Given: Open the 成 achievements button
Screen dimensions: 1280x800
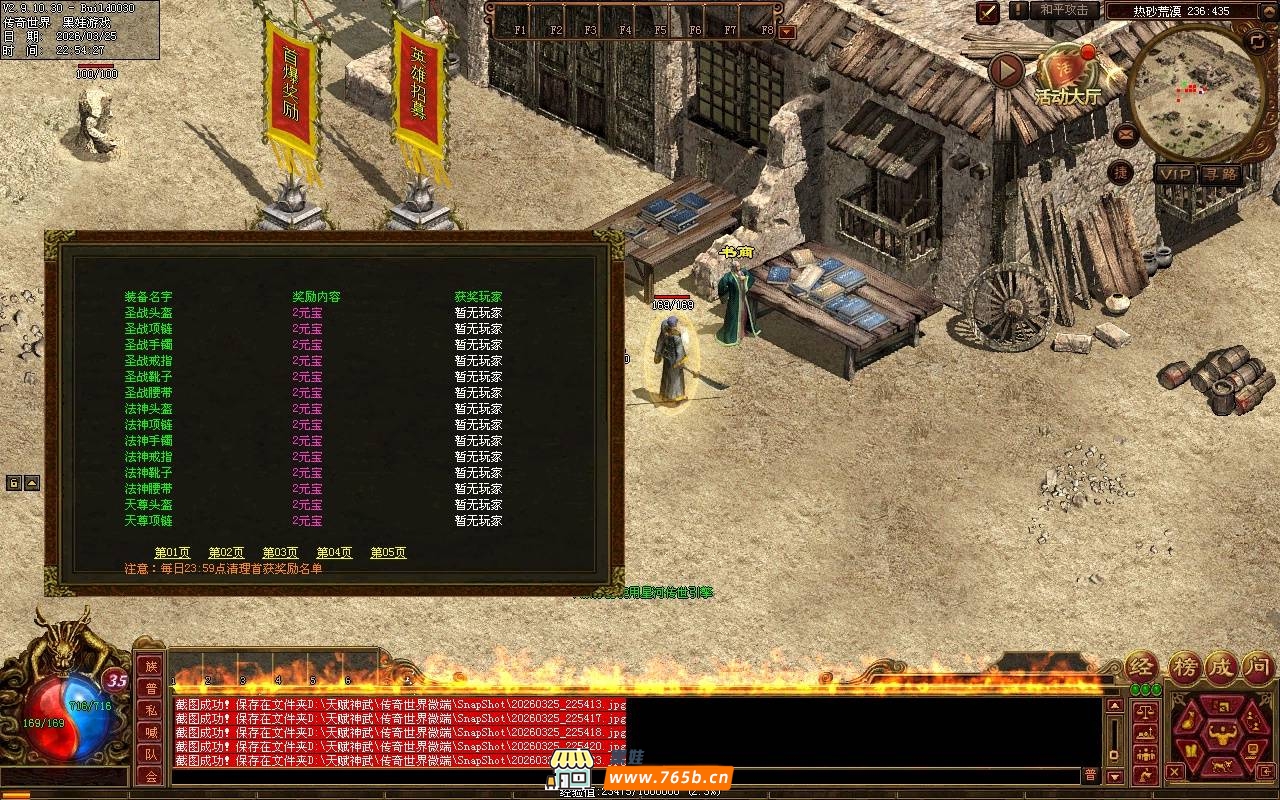Looking at the screenshot, I should click(x=1222, y=667).
